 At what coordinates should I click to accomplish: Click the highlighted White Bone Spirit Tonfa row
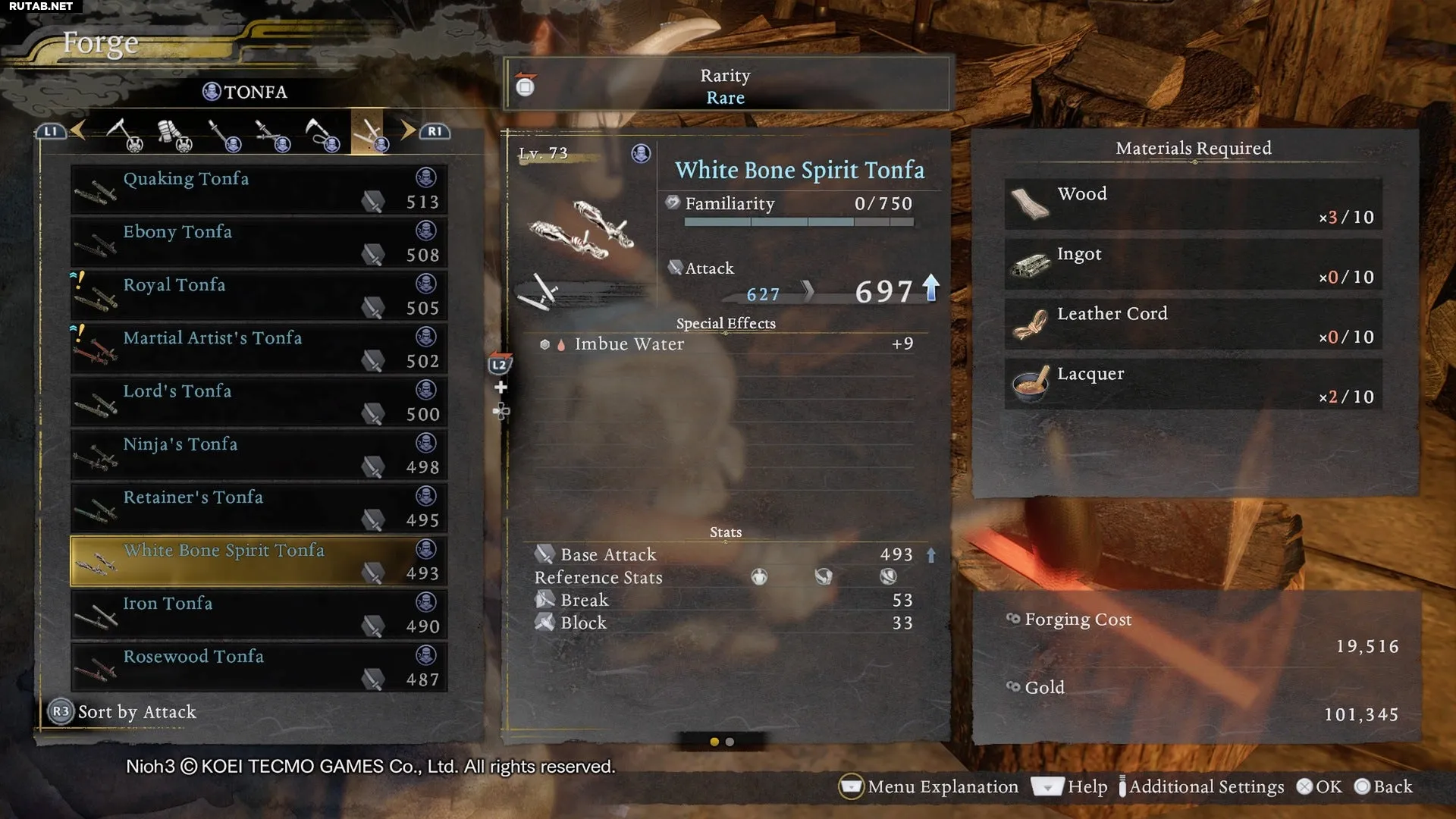pyautogui.click(x=259, y=561)
